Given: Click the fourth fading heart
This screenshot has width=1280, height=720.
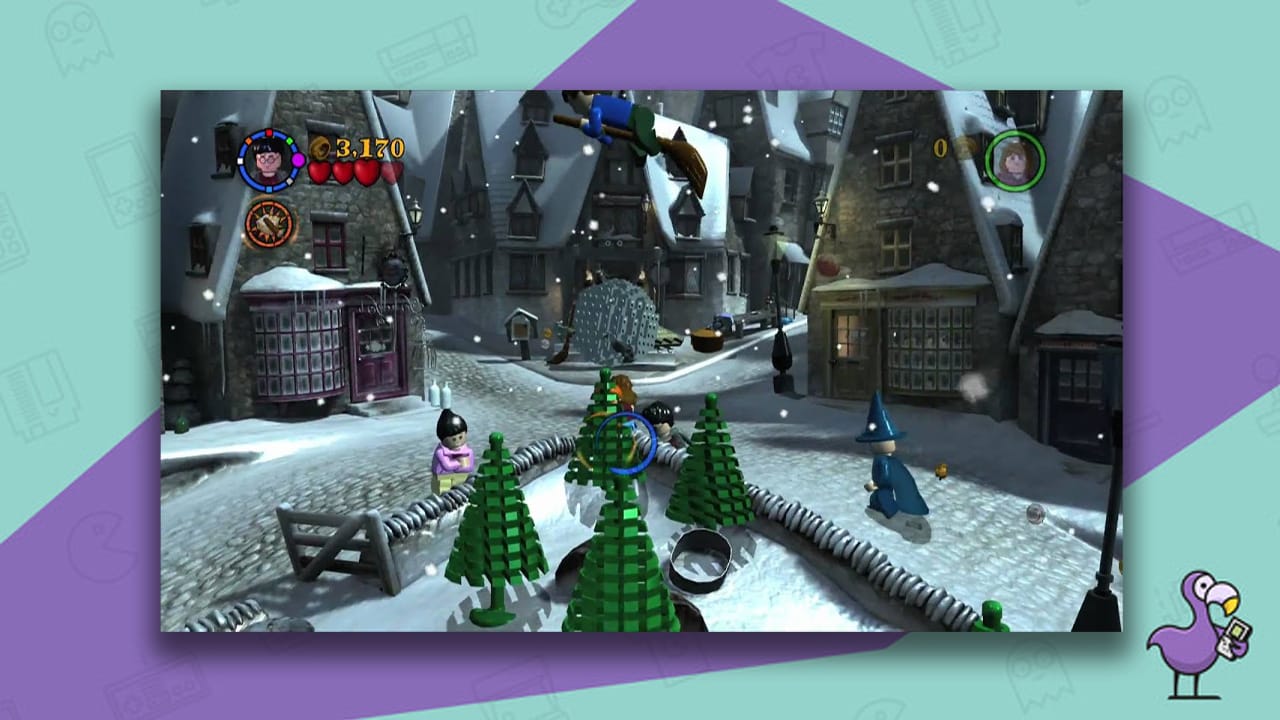Looking at the screenshot, I should click(392, 172).
